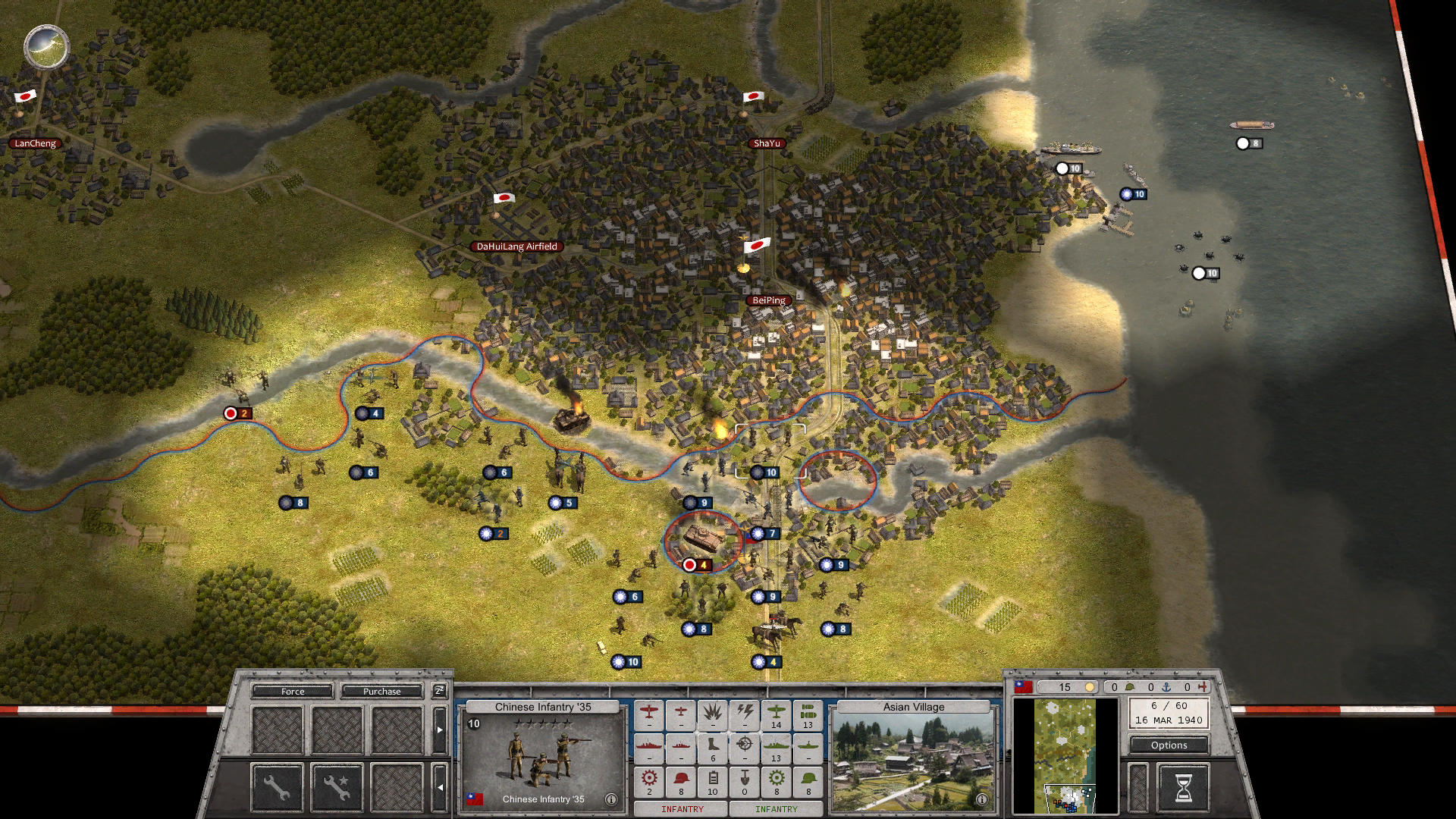Screen dimensions: 1456x819
Task: Open the Purchase screen
Action: (381, 691)
